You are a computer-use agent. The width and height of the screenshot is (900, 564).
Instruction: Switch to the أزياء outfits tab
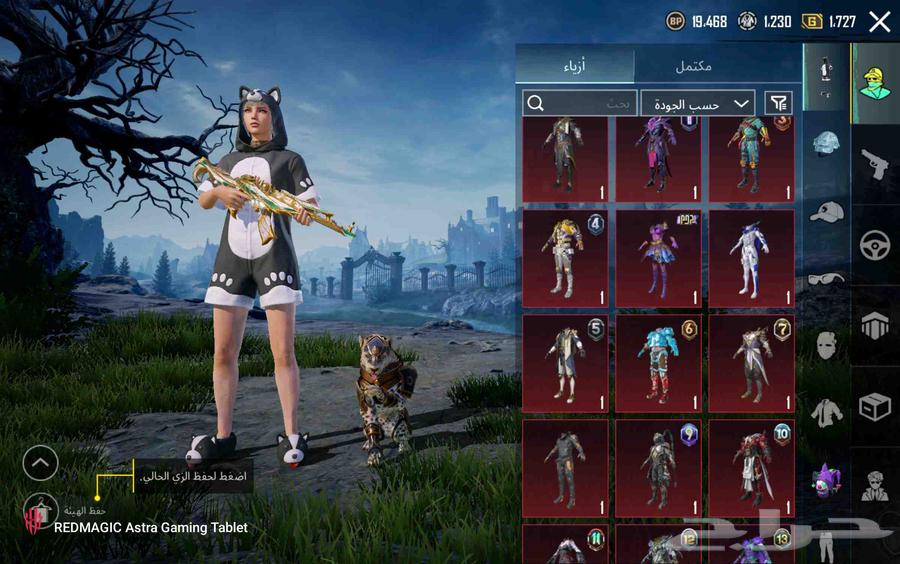tap(575, 66)
